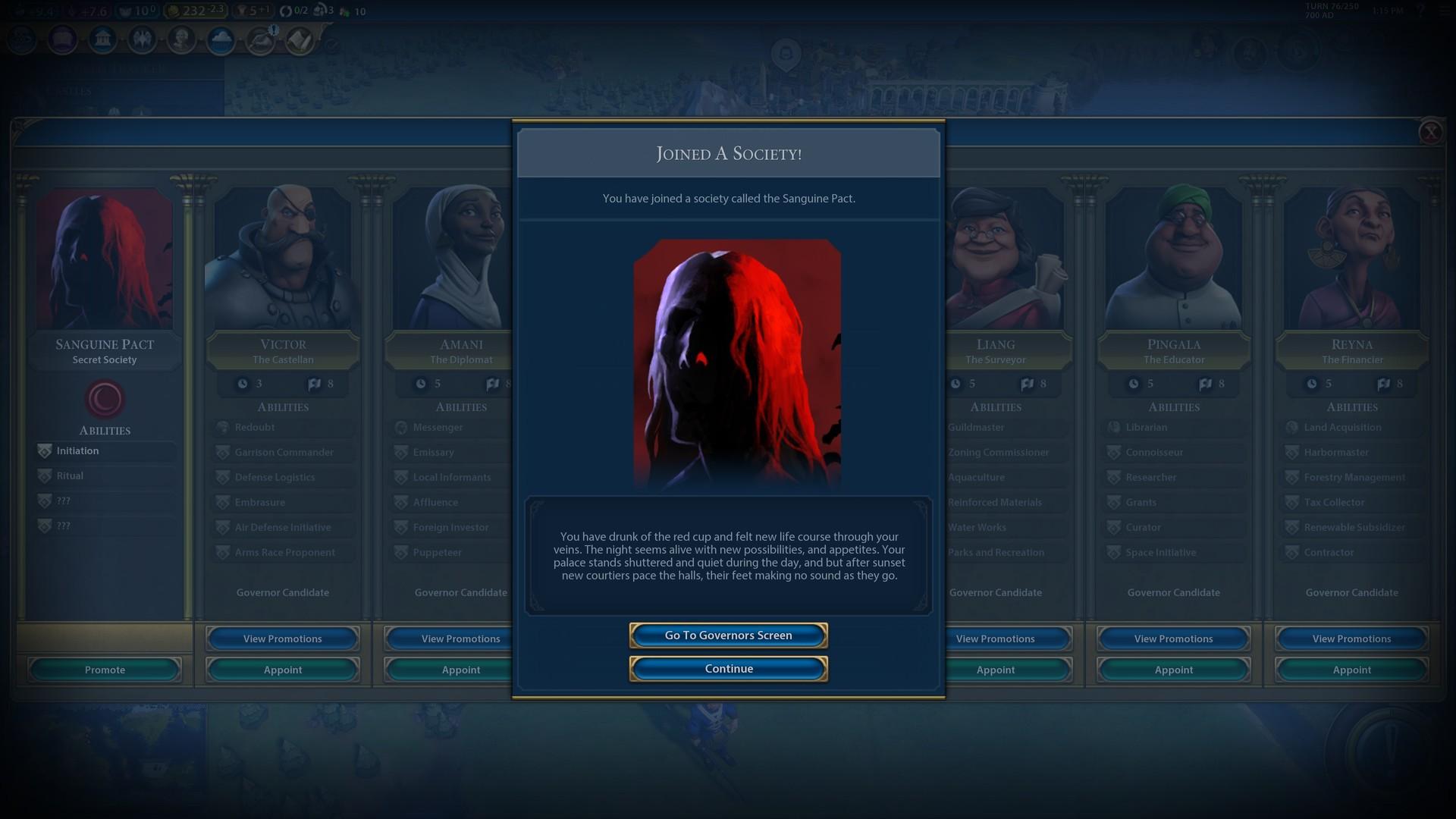The width and height of the screenshot is (1456, 819).
Task: Go To Governors Screen
Action: tap(728, 635)
